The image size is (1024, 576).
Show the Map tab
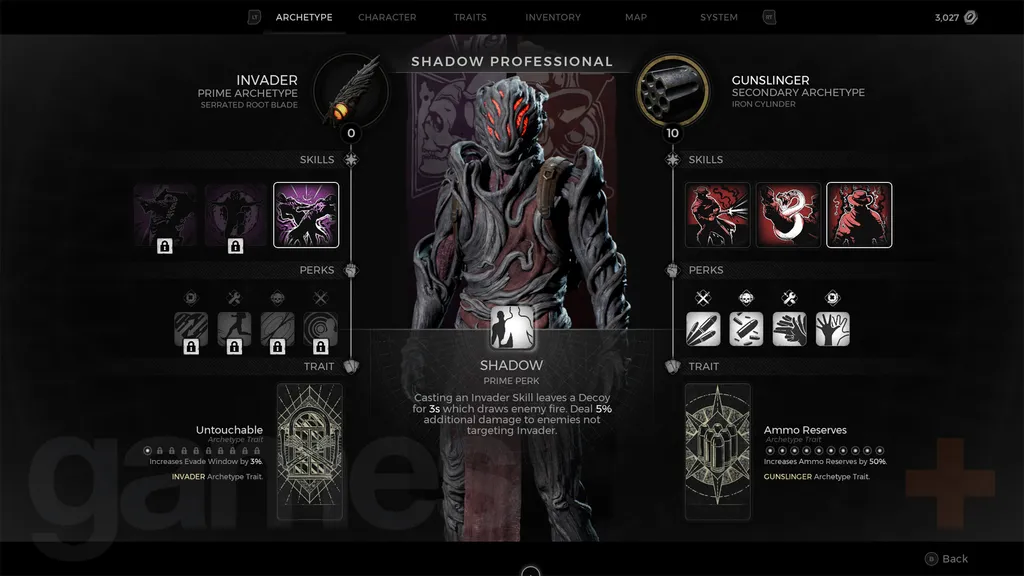point(636,17)
